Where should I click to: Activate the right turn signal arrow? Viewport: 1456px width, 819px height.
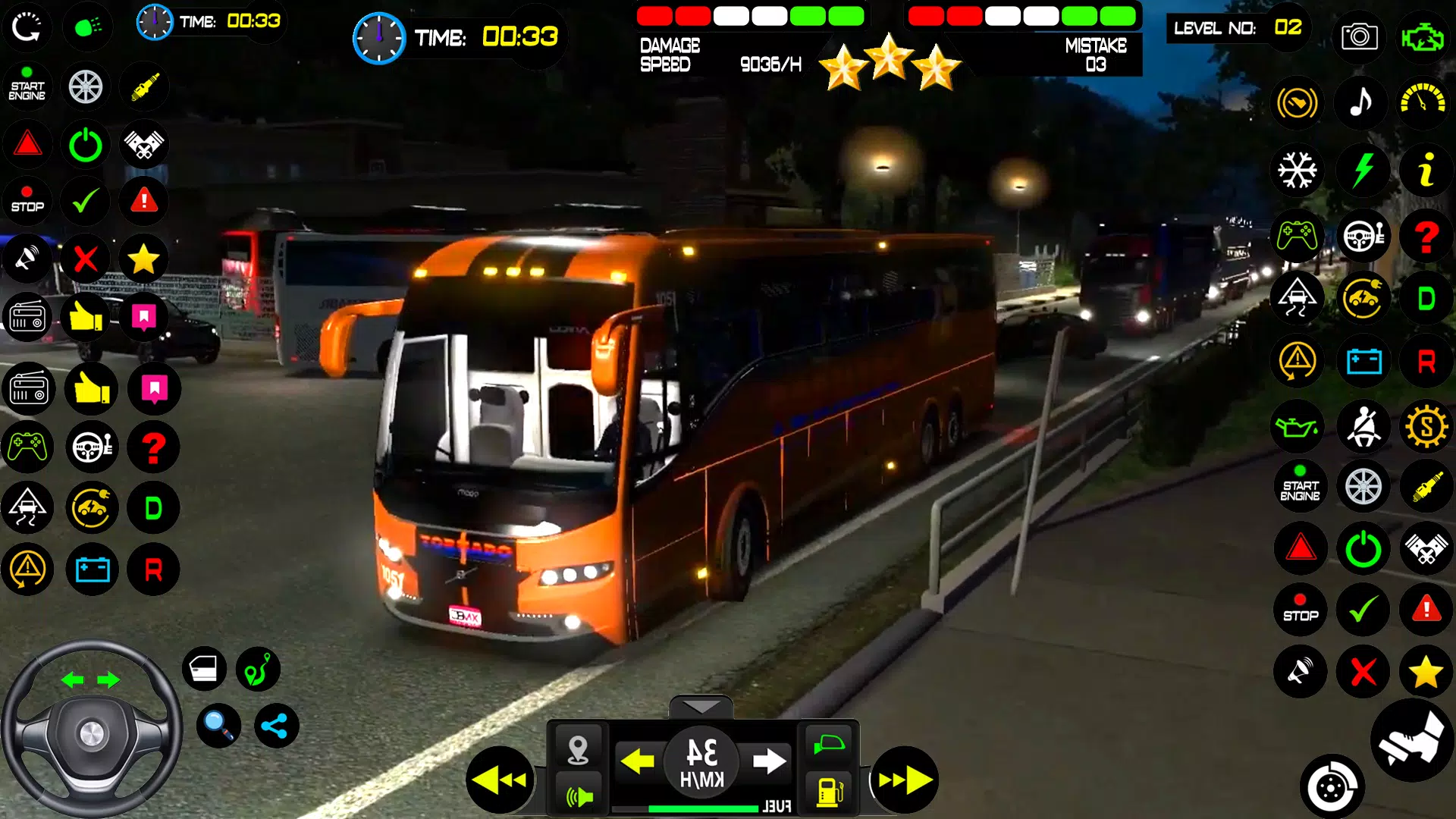(x=769, y=760)
